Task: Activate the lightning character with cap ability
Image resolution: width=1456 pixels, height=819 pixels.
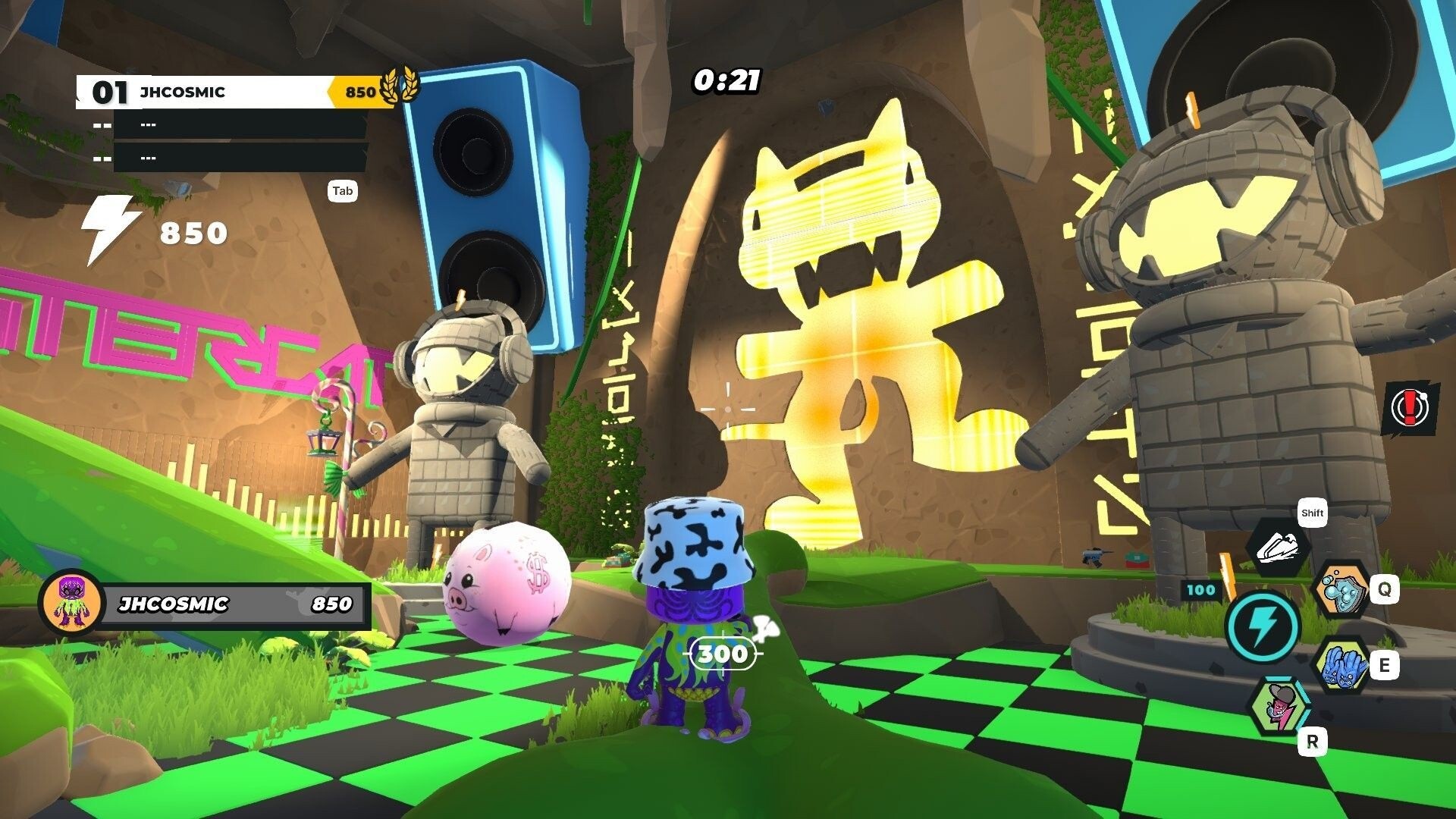Action: (x=1279, y=708)
